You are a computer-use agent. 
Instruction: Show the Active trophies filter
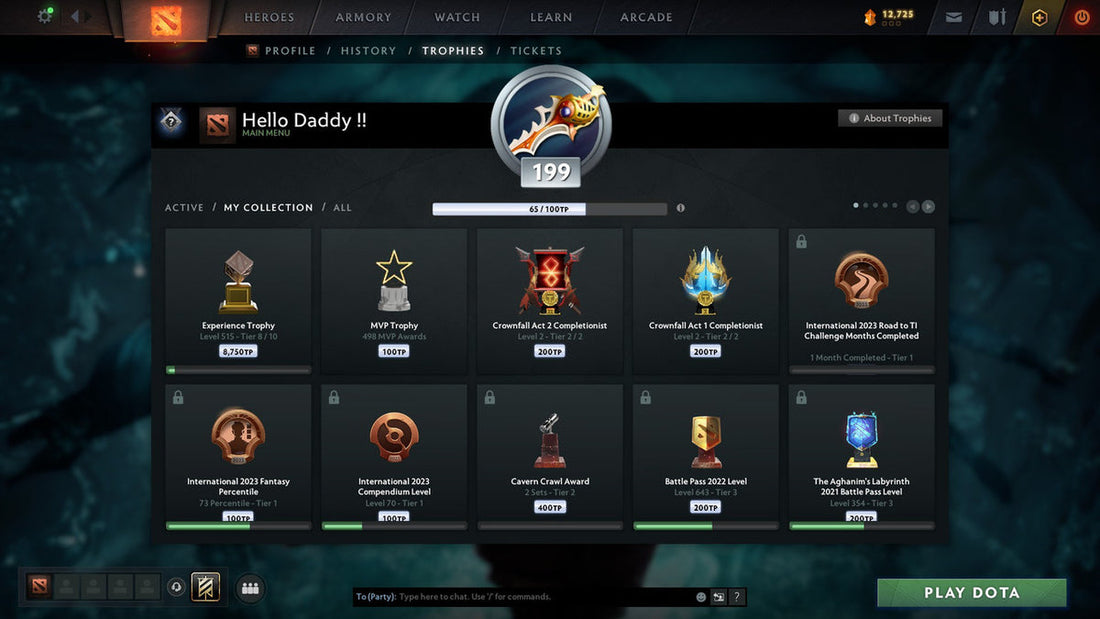point(184,208)
